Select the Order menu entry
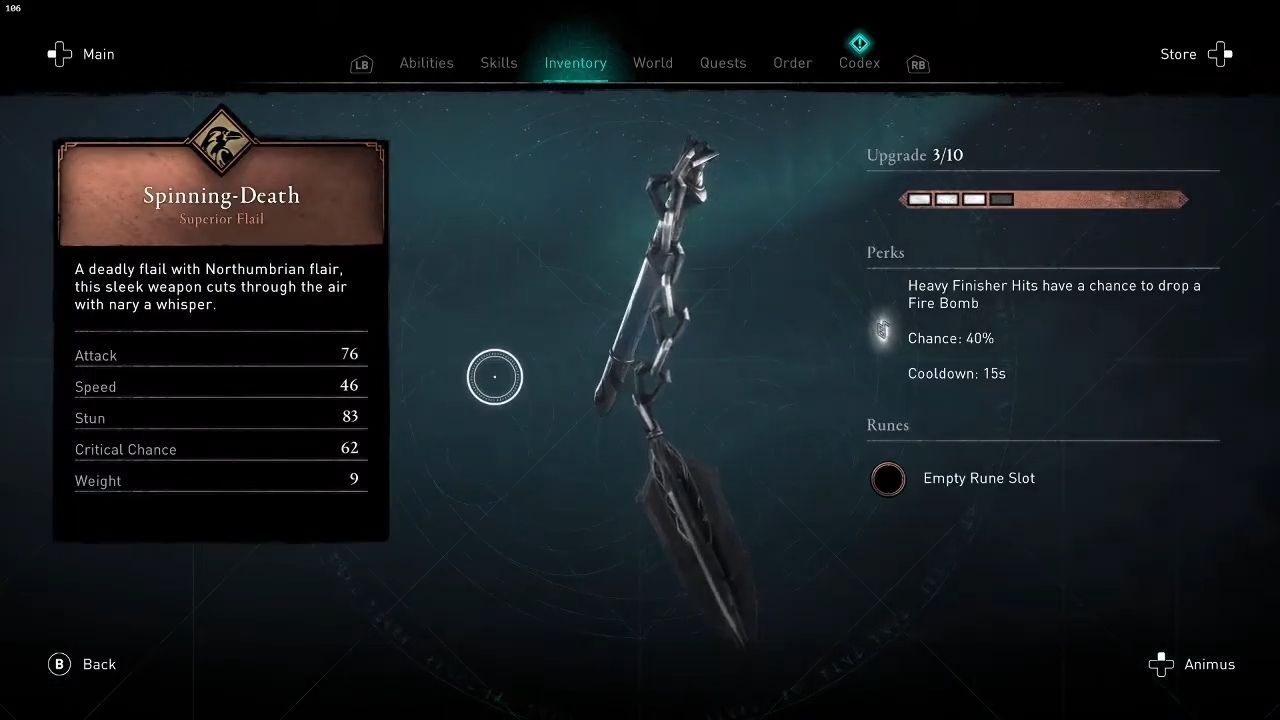1280x720 pixels. tap(792, 63)
